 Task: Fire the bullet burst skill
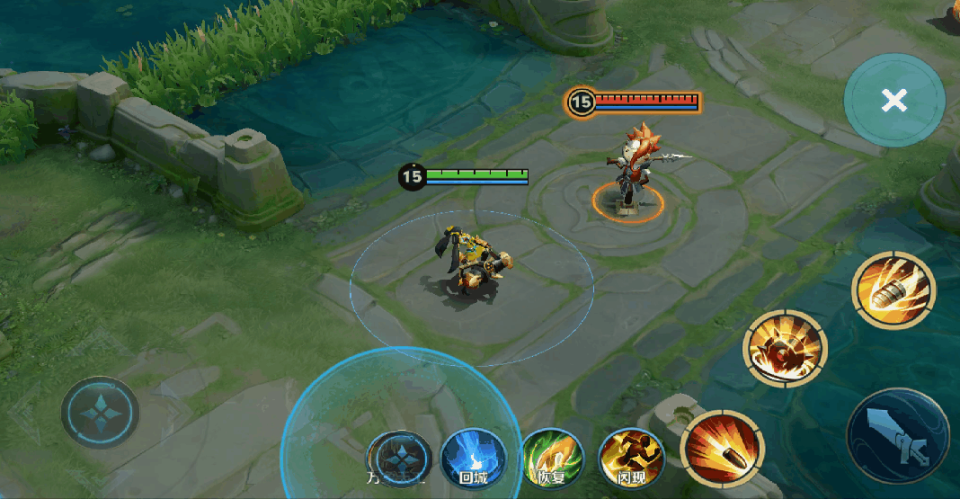722,447
